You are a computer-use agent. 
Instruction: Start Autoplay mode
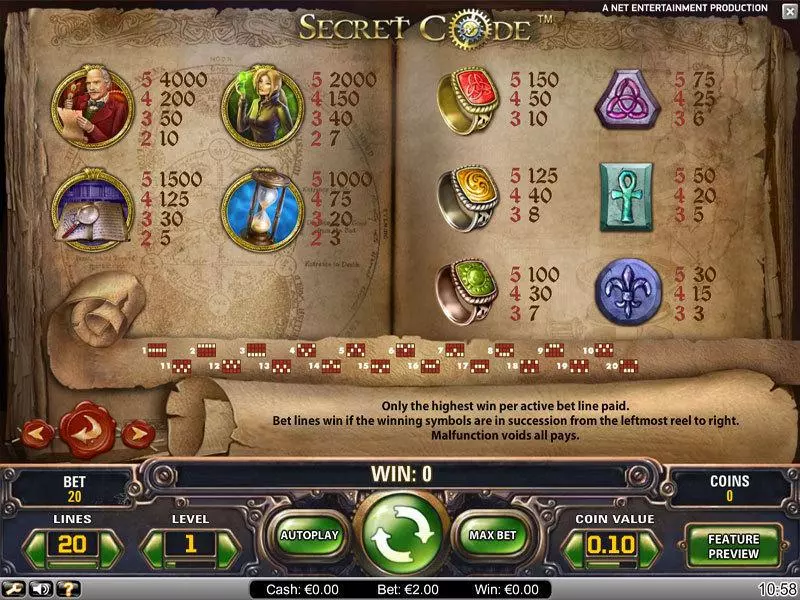[x=309, y=535]
